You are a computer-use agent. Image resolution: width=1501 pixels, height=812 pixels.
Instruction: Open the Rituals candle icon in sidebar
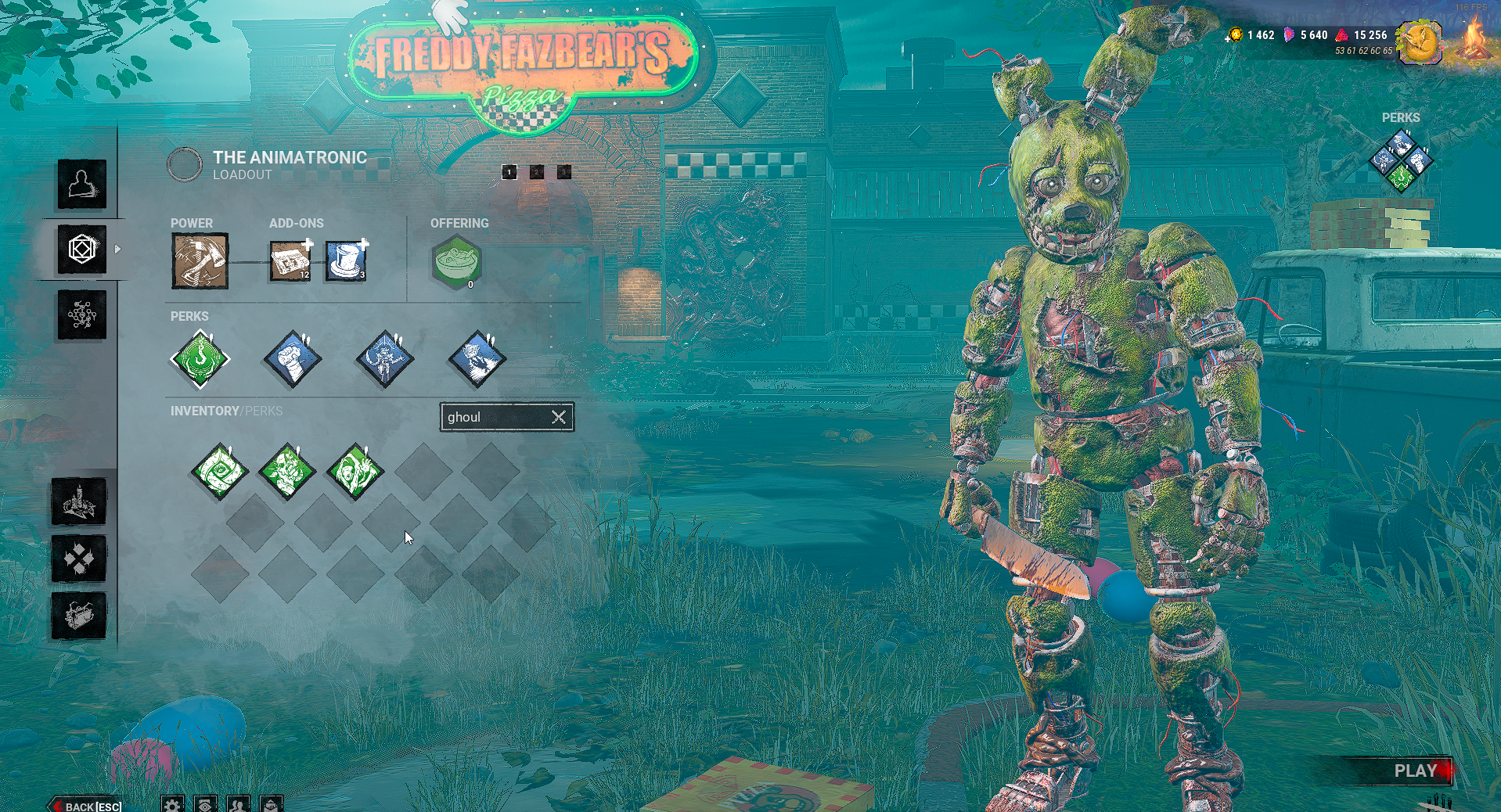click(x=79, y=505)
